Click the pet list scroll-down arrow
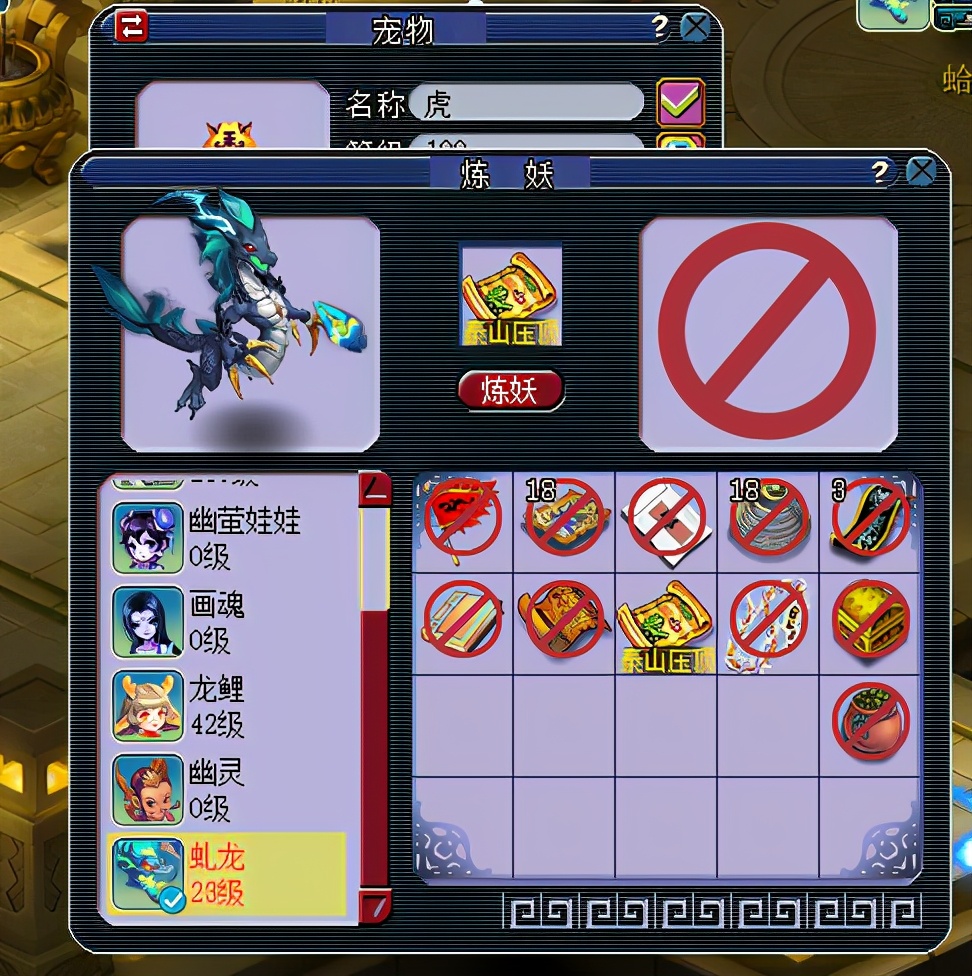Screen dimensions: 972x976 pyautogui.click(x=374, y=907)
